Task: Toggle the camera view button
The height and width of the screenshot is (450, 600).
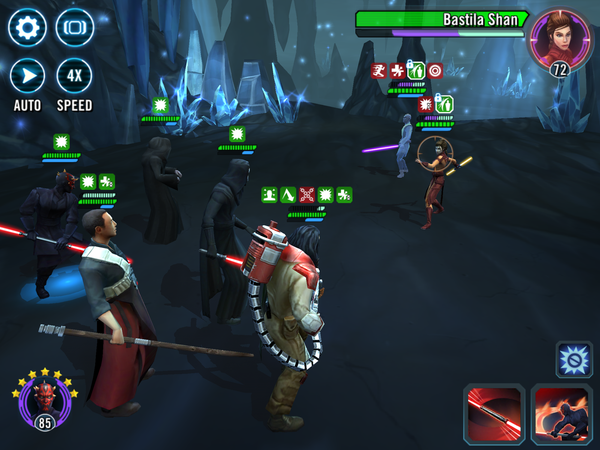Action: coord(74,27)
